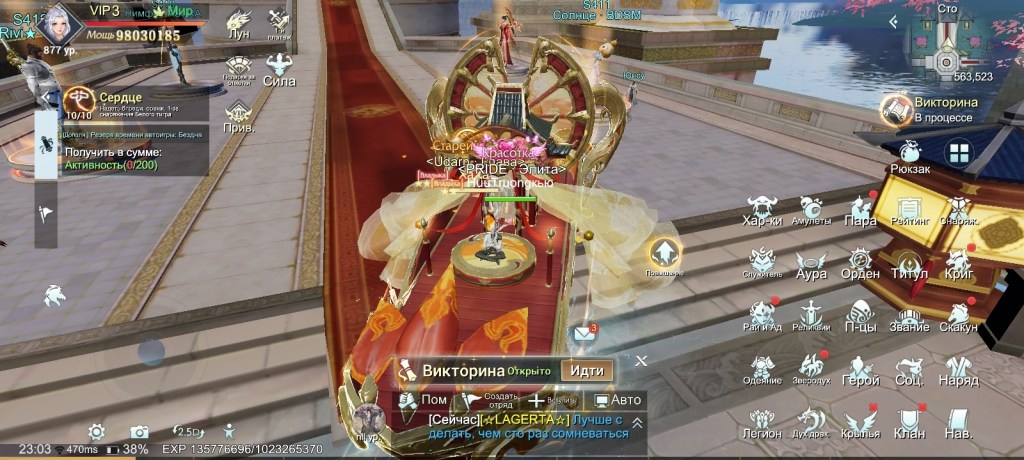Toggle the Авто auto-battle button
Image resolution: width=1024 pixels, height=460 pixels.
617,400
